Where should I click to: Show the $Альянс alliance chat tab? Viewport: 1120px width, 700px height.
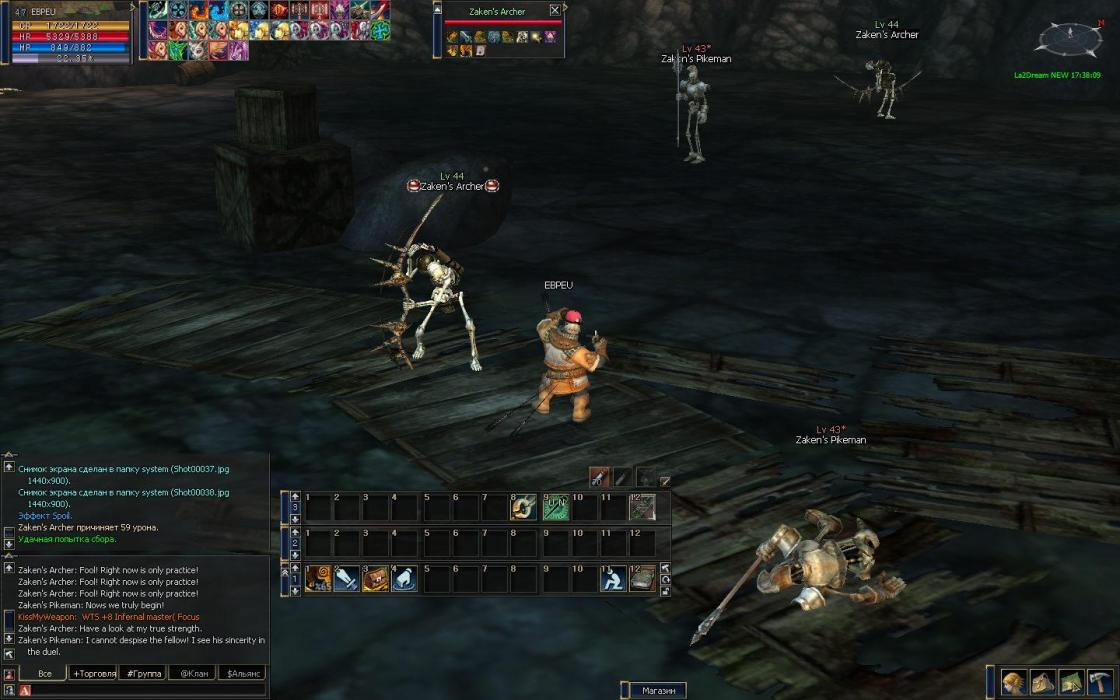click(243, 673)
